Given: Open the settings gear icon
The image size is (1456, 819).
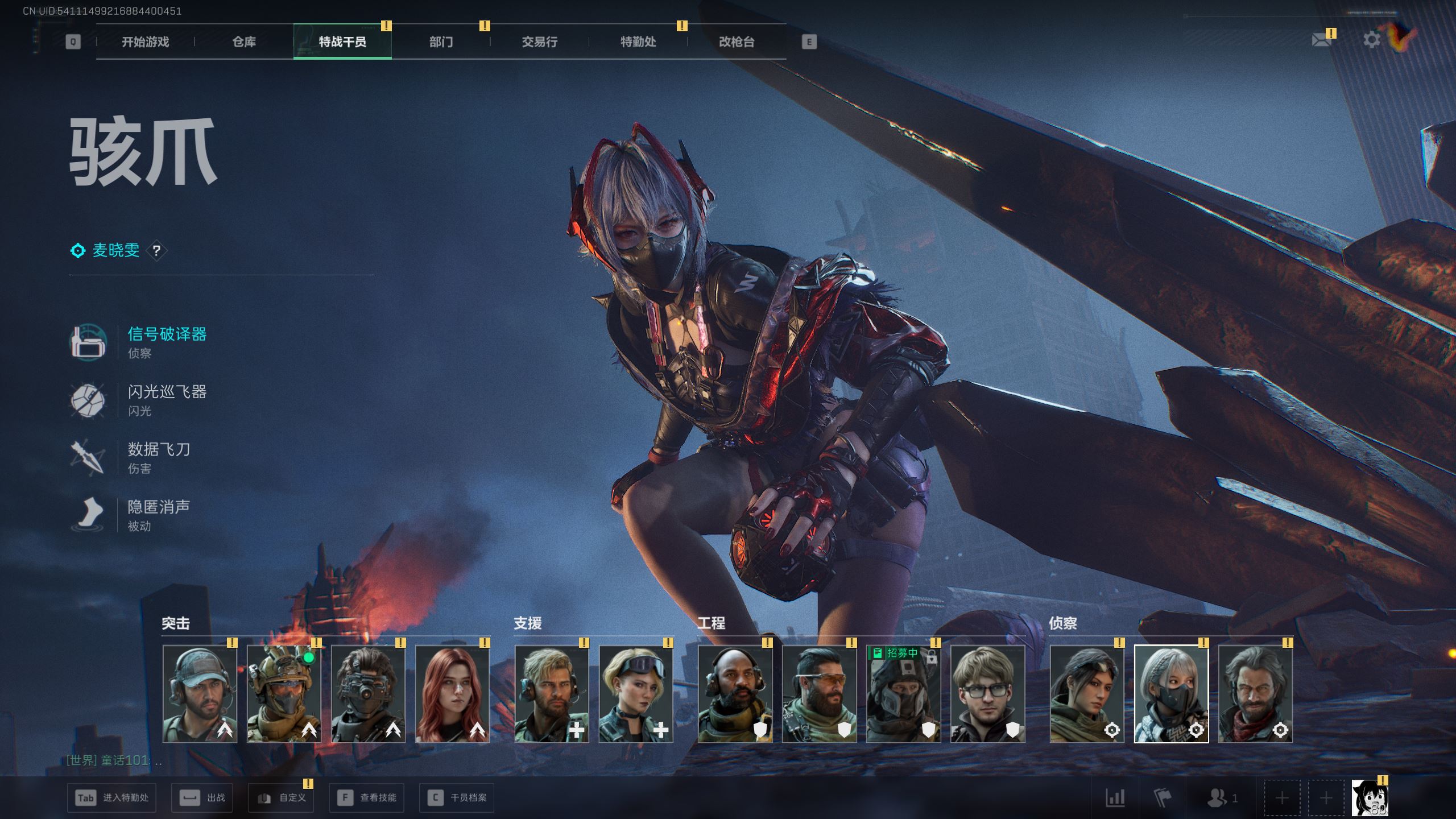Looking at the screenshot, I should click(1371, 40).
